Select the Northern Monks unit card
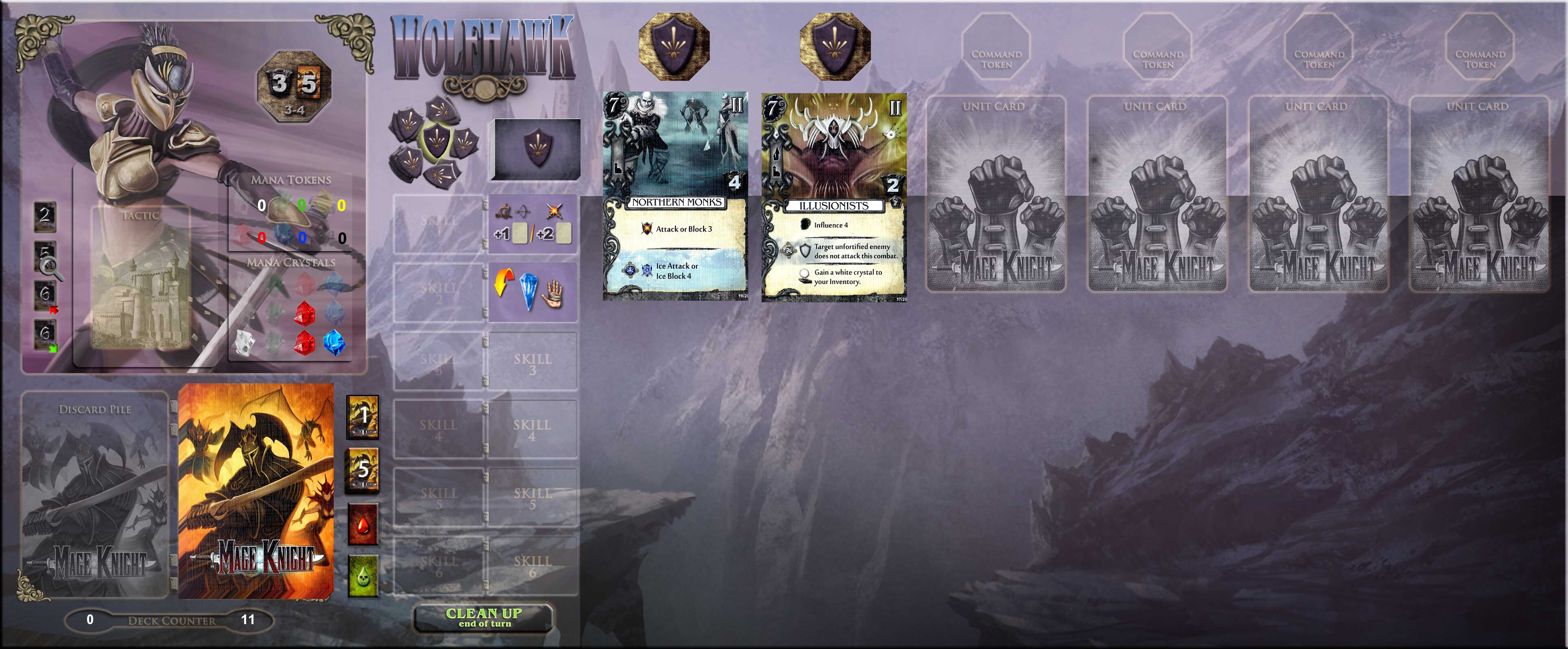The image size is (1568, 649). point(675,196)
